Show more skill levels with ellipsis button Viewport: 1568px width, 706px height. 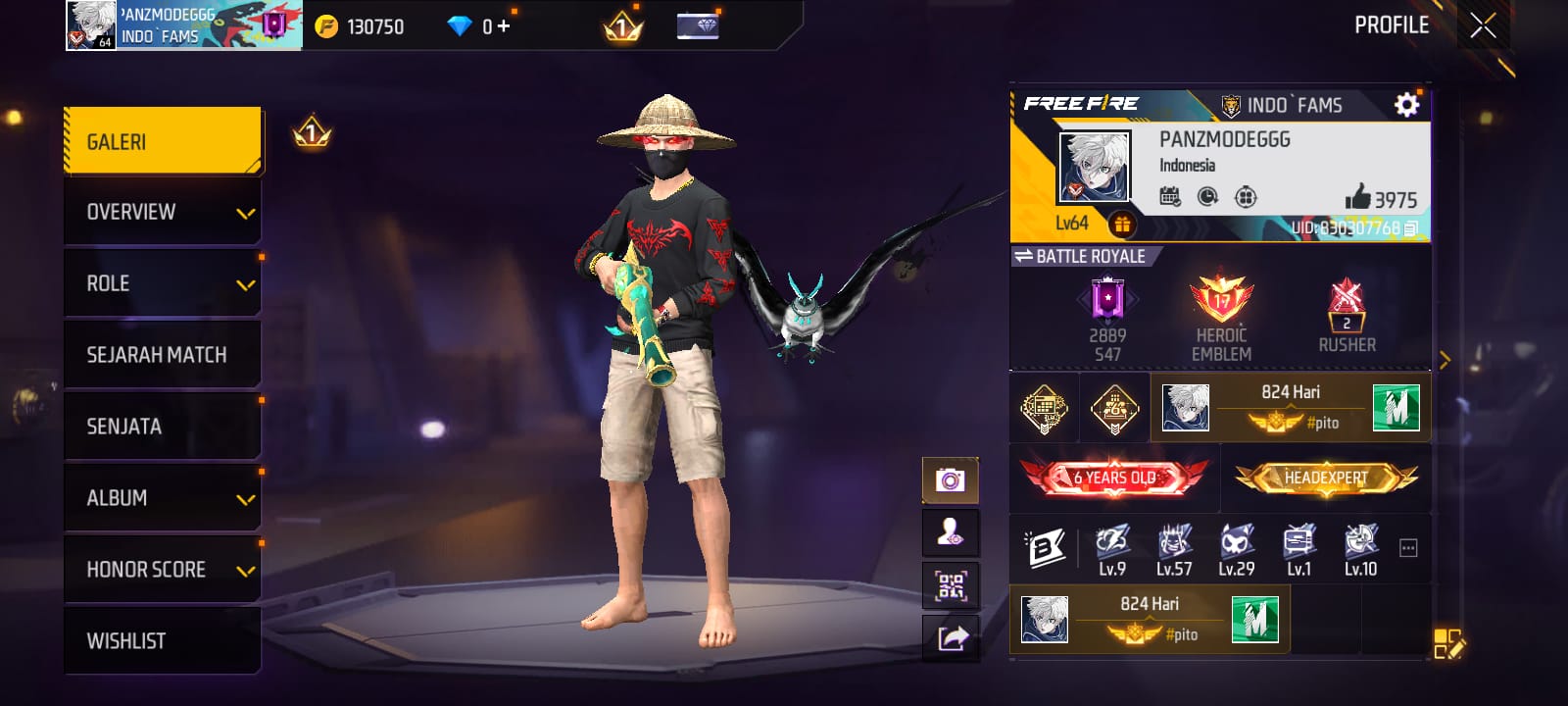(x=1408, y=548)
